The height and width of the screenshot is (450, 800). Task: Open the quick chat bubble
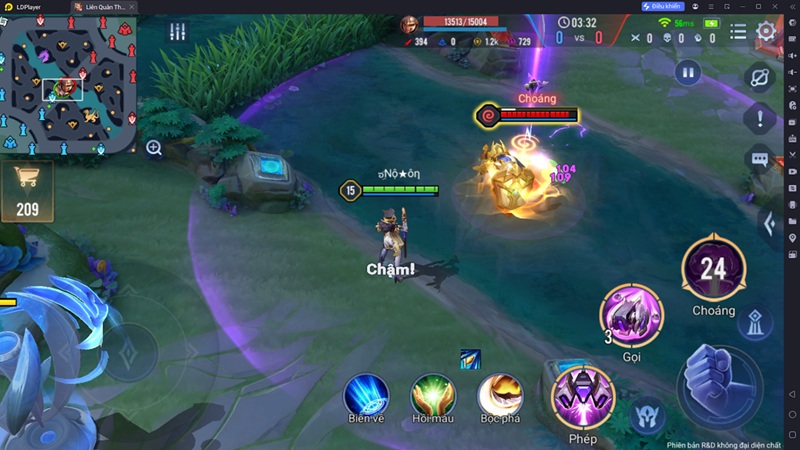coord(760,158)
